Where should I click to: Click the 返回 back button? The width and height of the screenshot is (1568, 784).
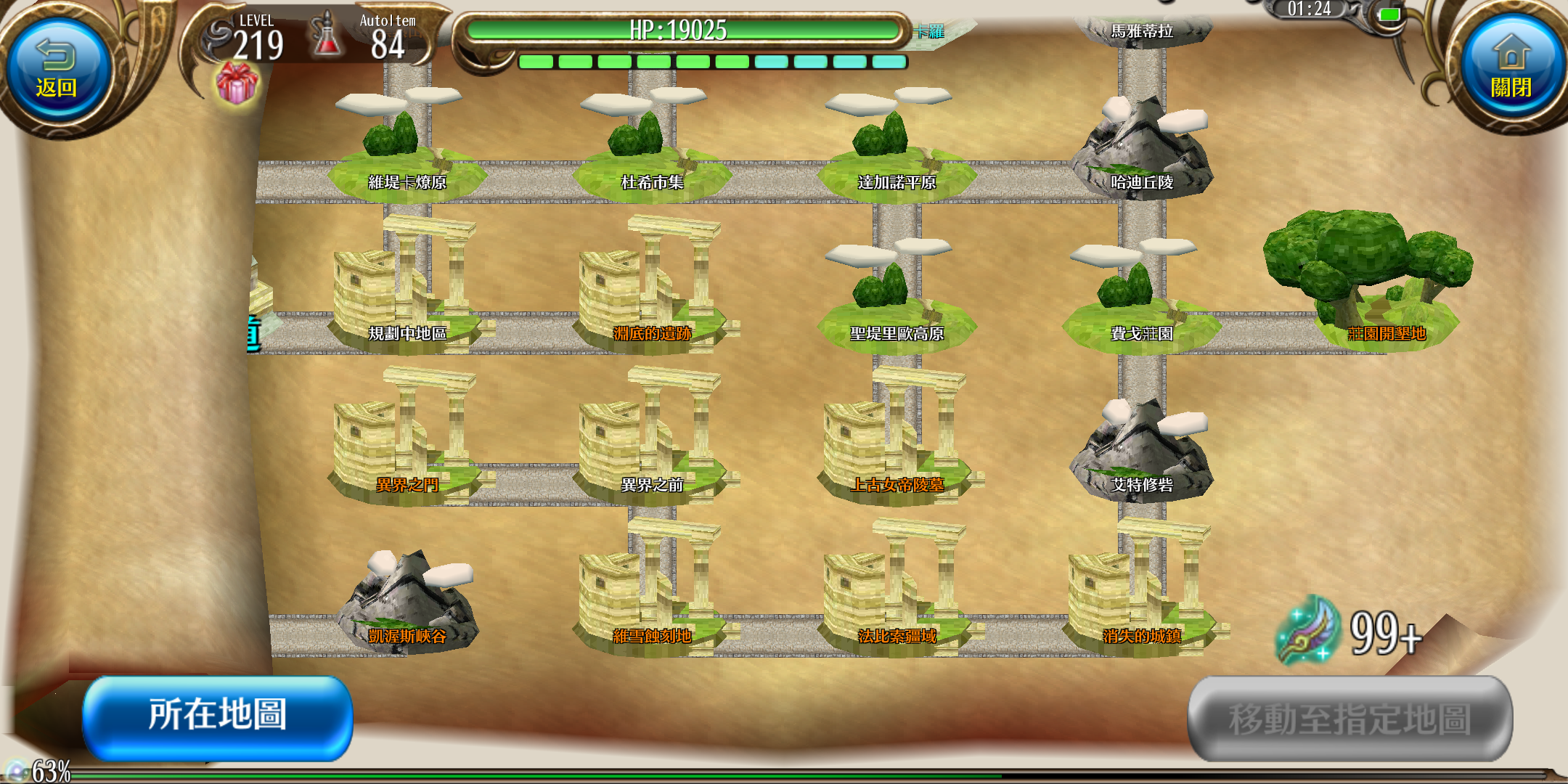point(57,71)
